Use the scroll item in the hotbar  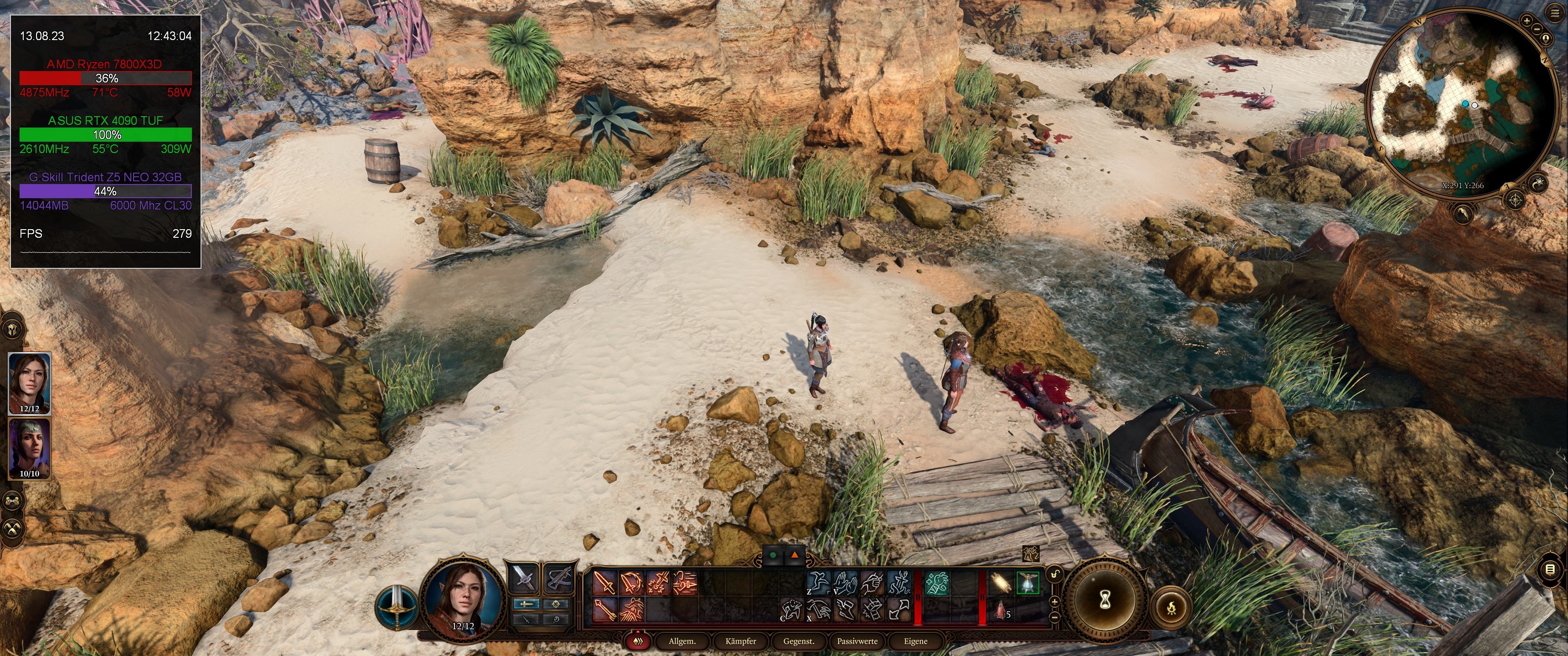click(x=1000, y=583)
